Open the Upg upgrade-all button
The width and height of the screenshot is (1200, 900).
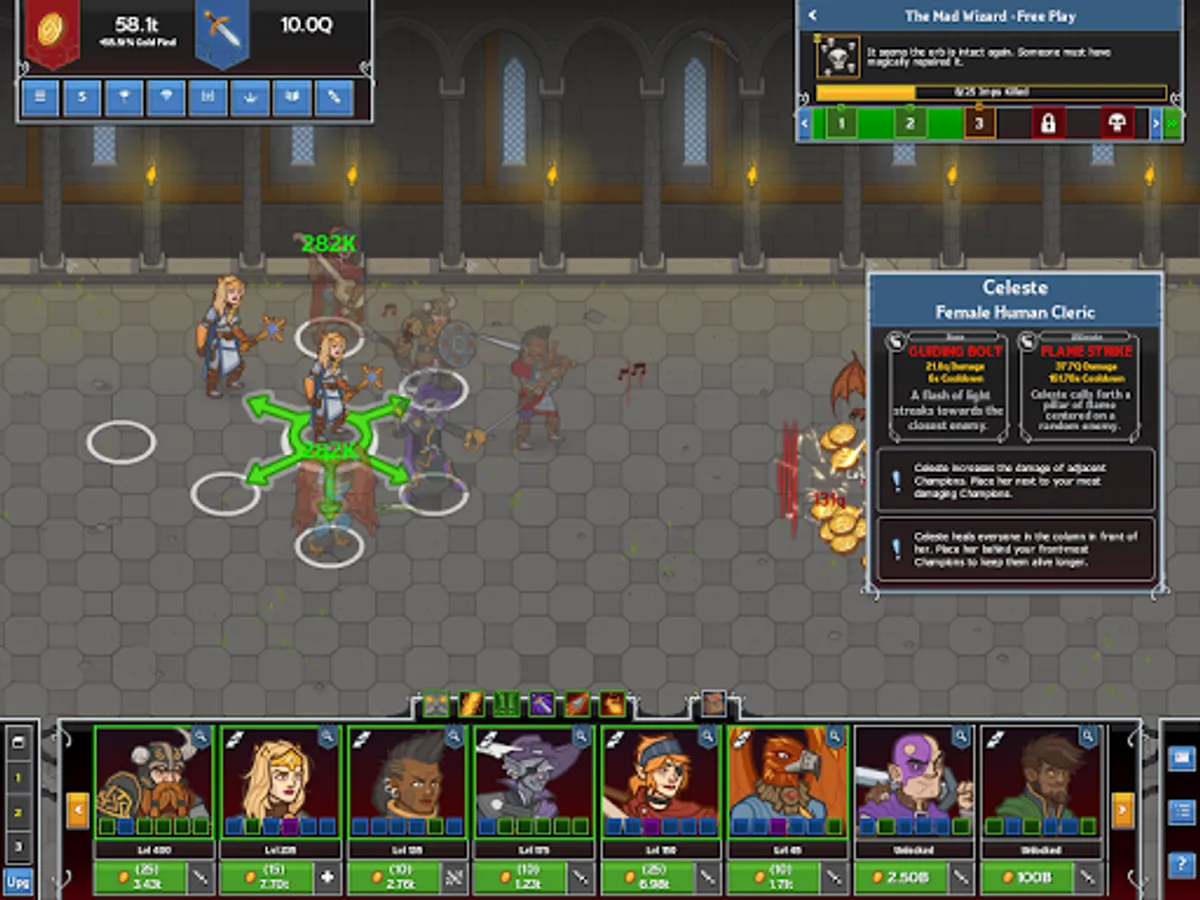coord(17,881)
